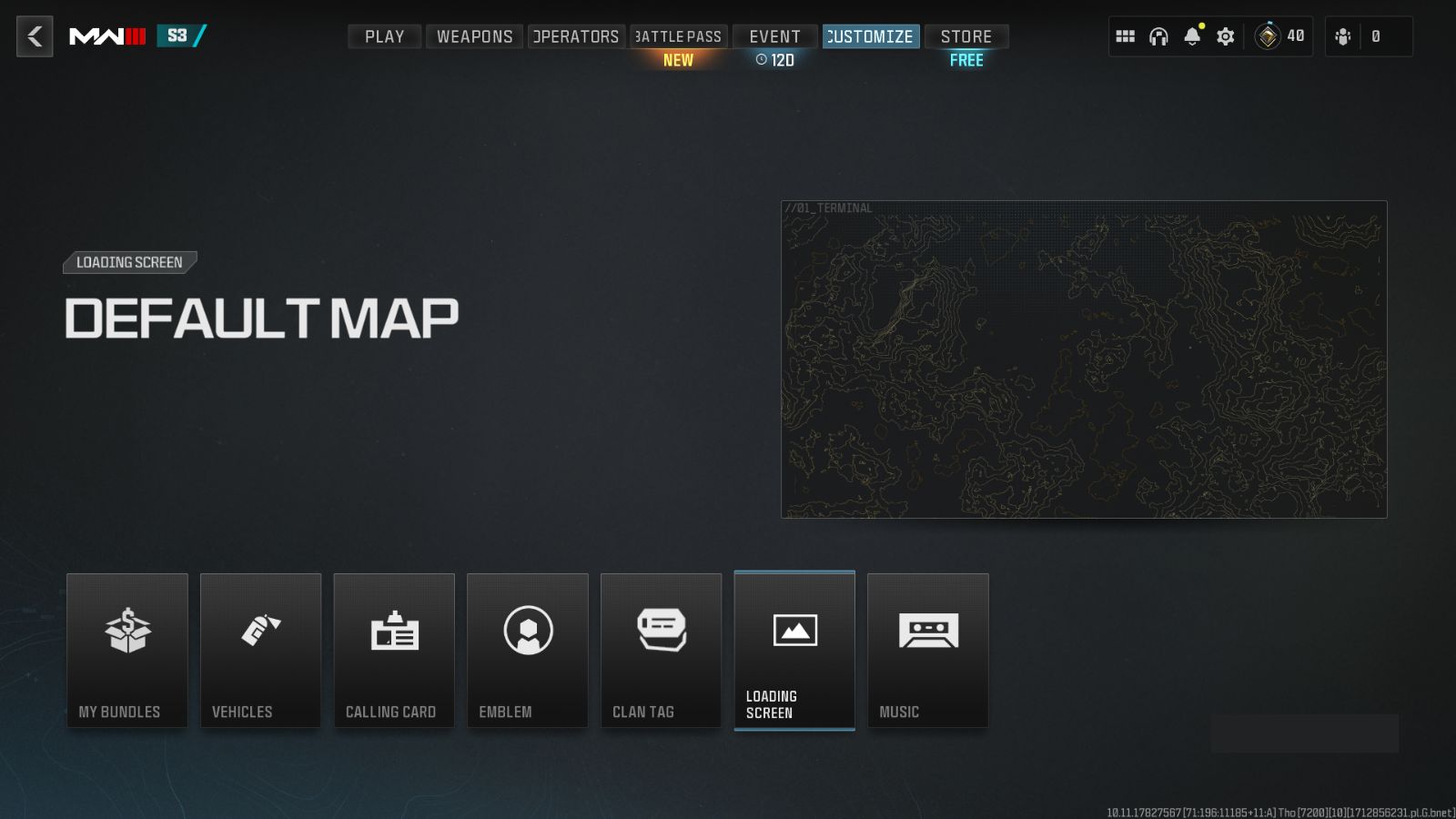Visit the STORE tab showing FREE

[x=966, y=36]
